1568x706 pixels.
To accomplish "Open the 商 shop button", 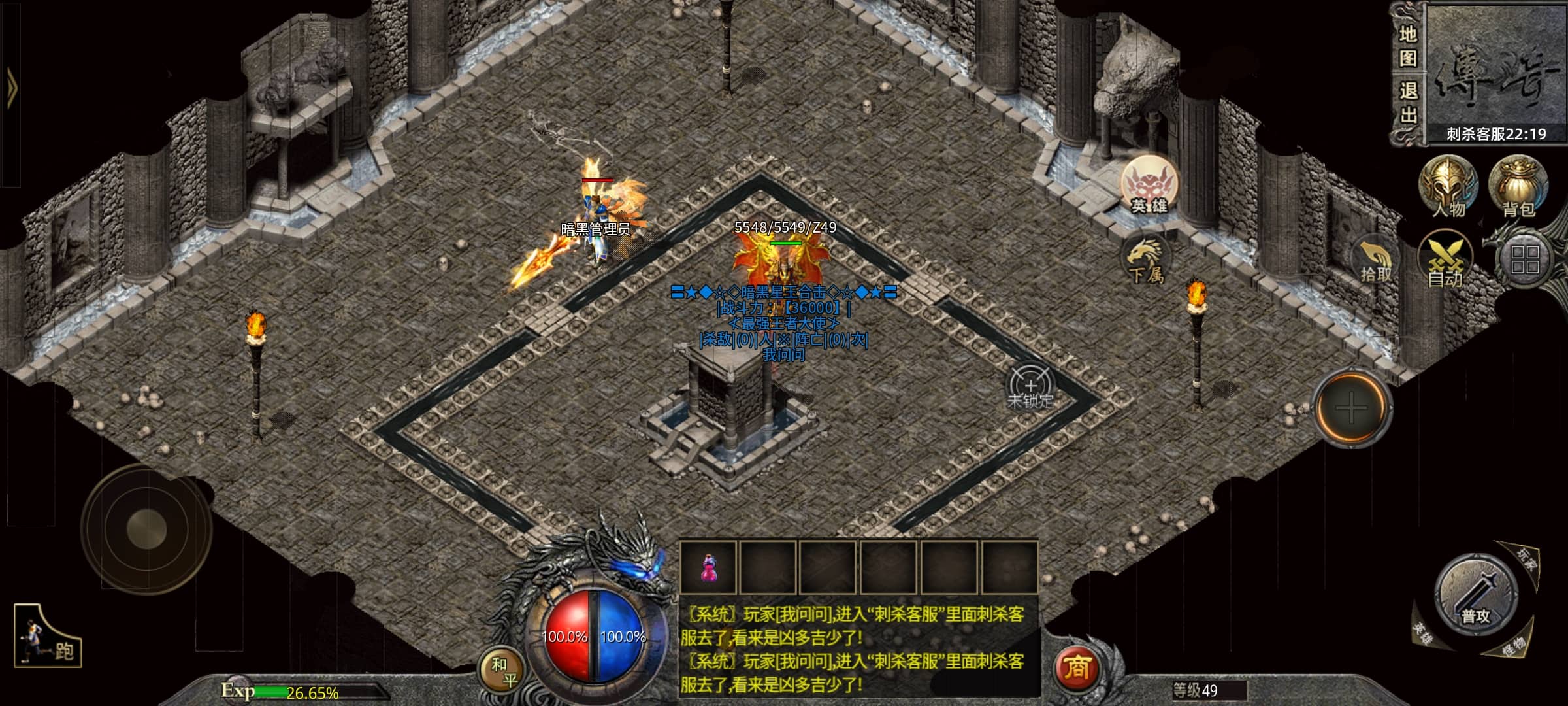I will click(x=1076, y=668).
